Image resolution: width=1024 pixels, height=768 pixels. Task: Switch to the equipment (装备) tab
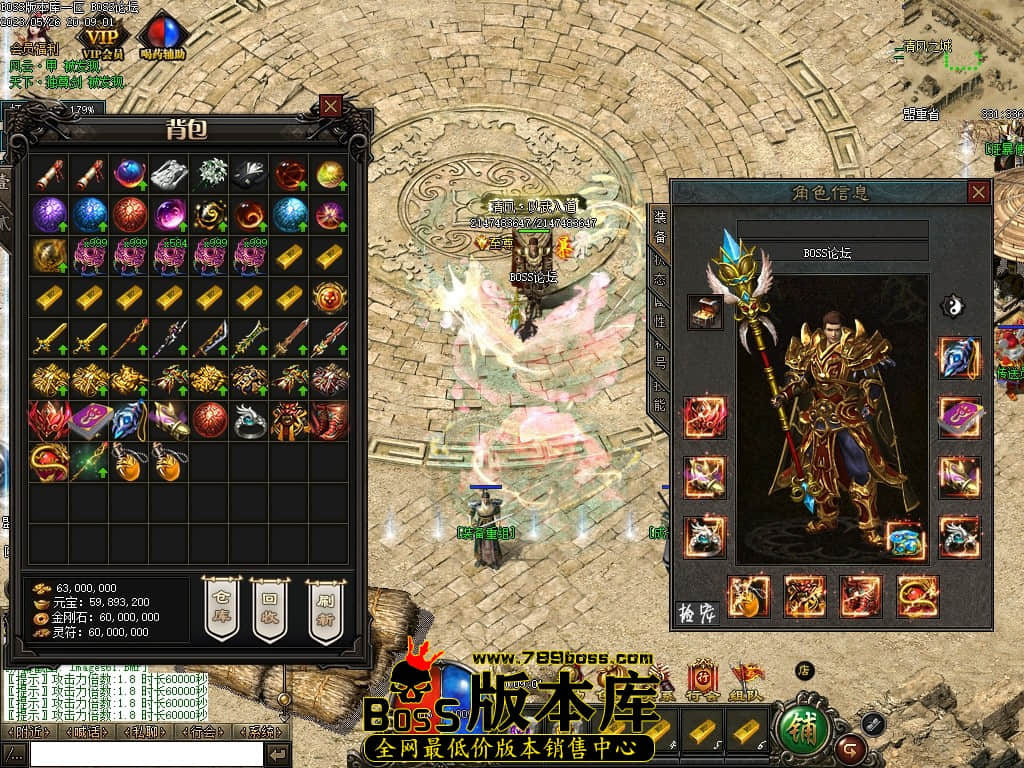click(x=660, y=228)
